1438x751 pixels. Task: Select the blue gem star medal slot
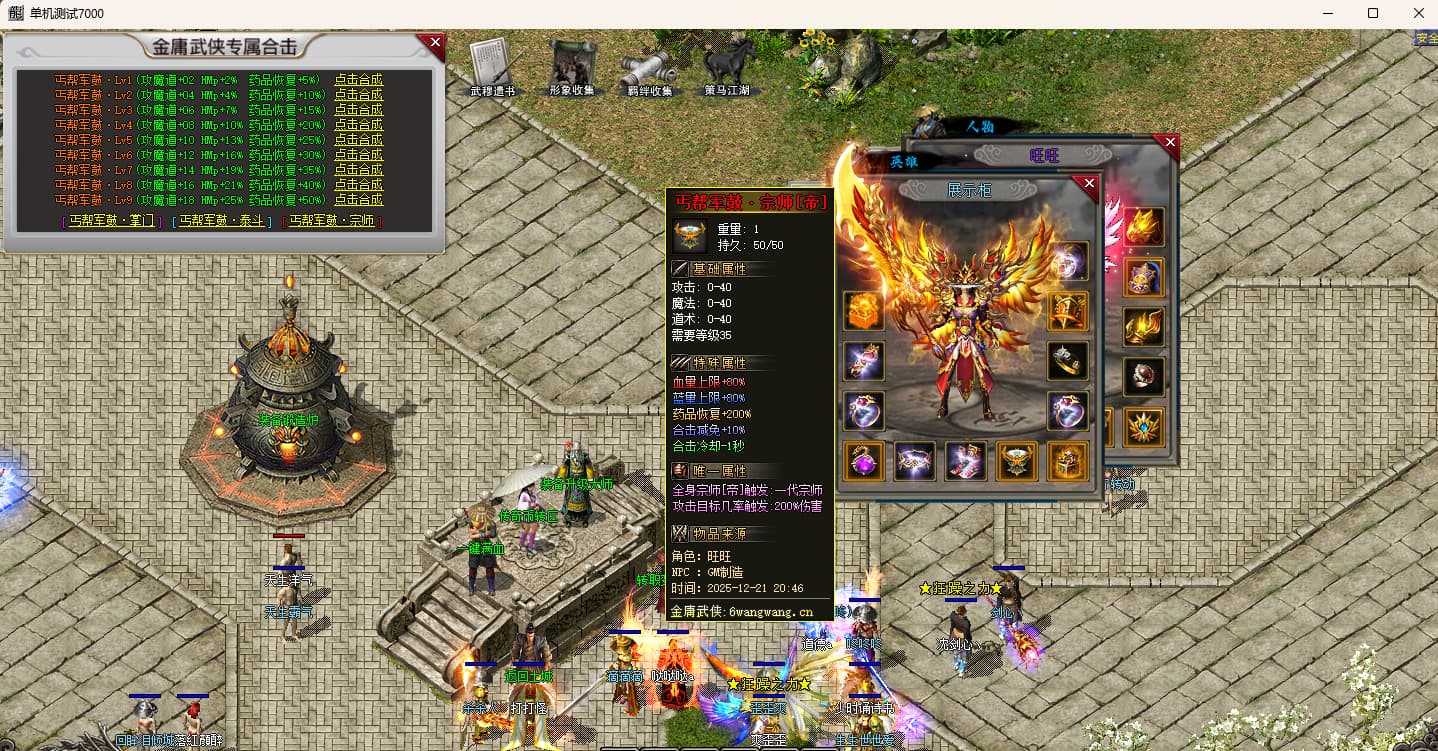1143,426
